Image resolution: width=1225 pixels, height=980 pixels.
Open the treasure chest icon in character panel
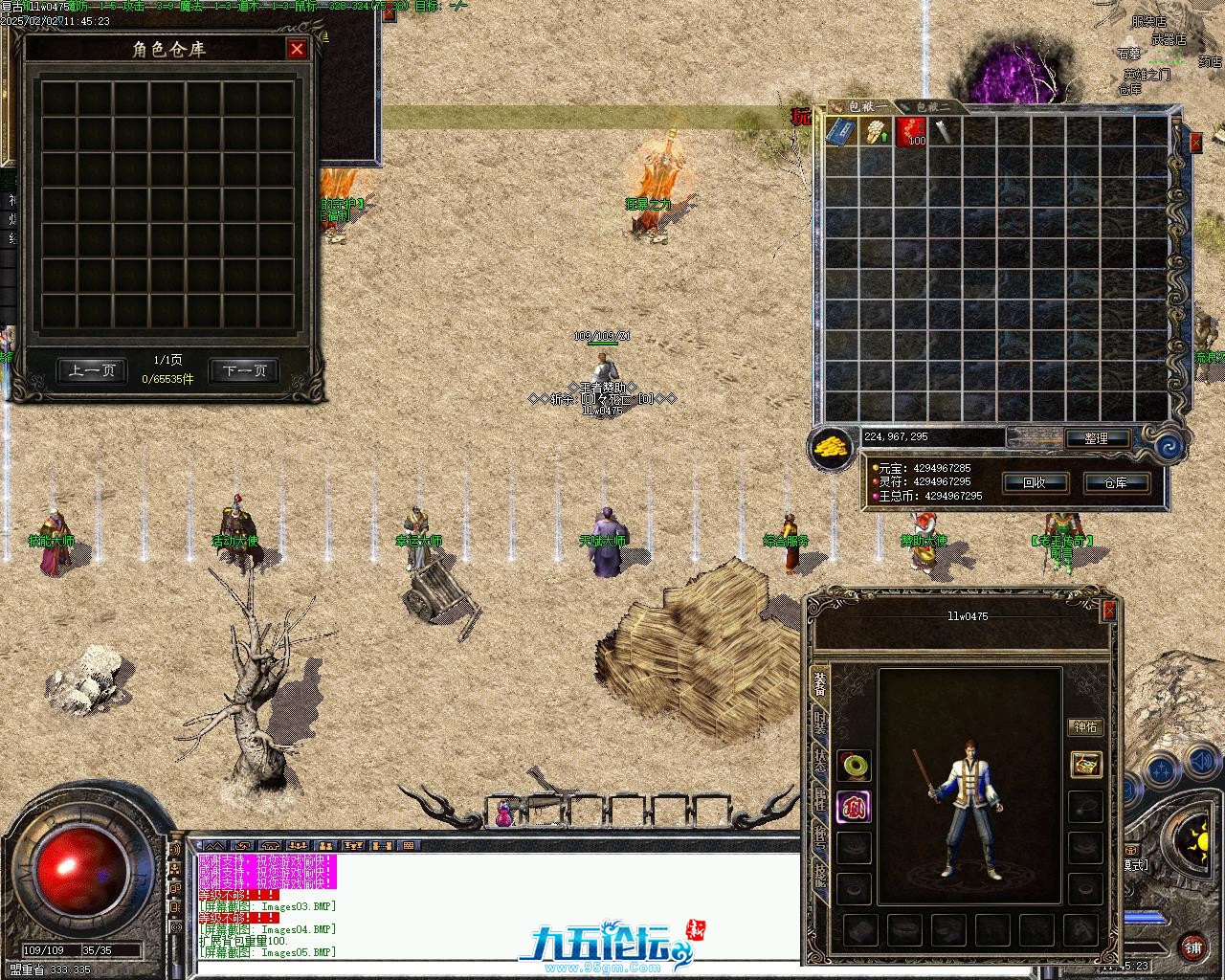coord(1085,765)
